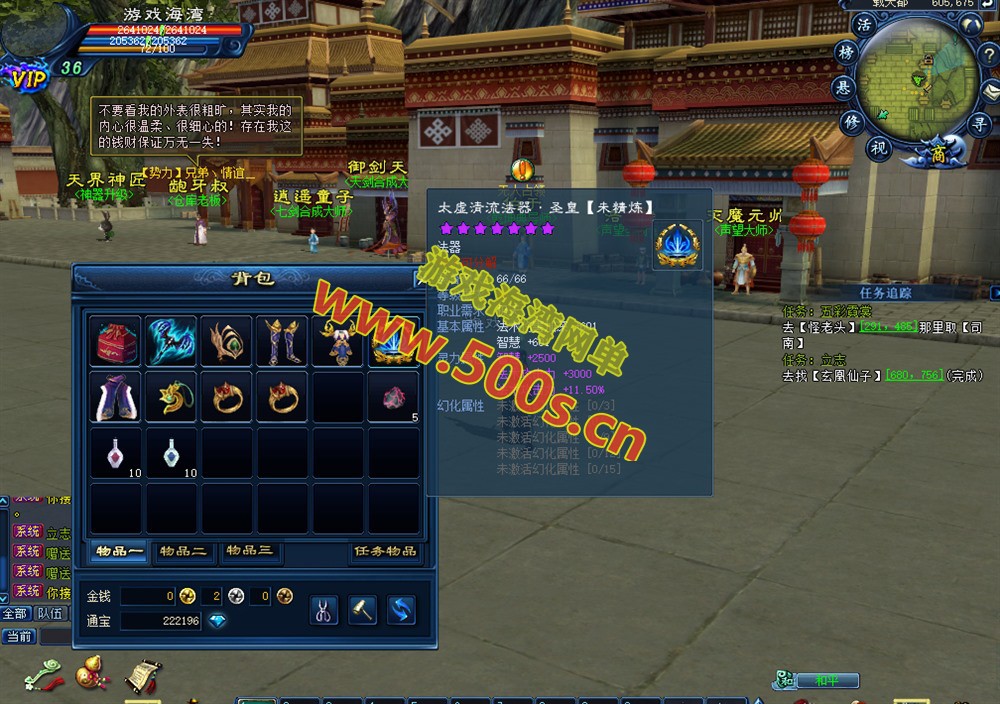The width and height of the screenshot is (1000, 704).
Task: Select the pink-red gem stone stack
Action: point(393,398)
